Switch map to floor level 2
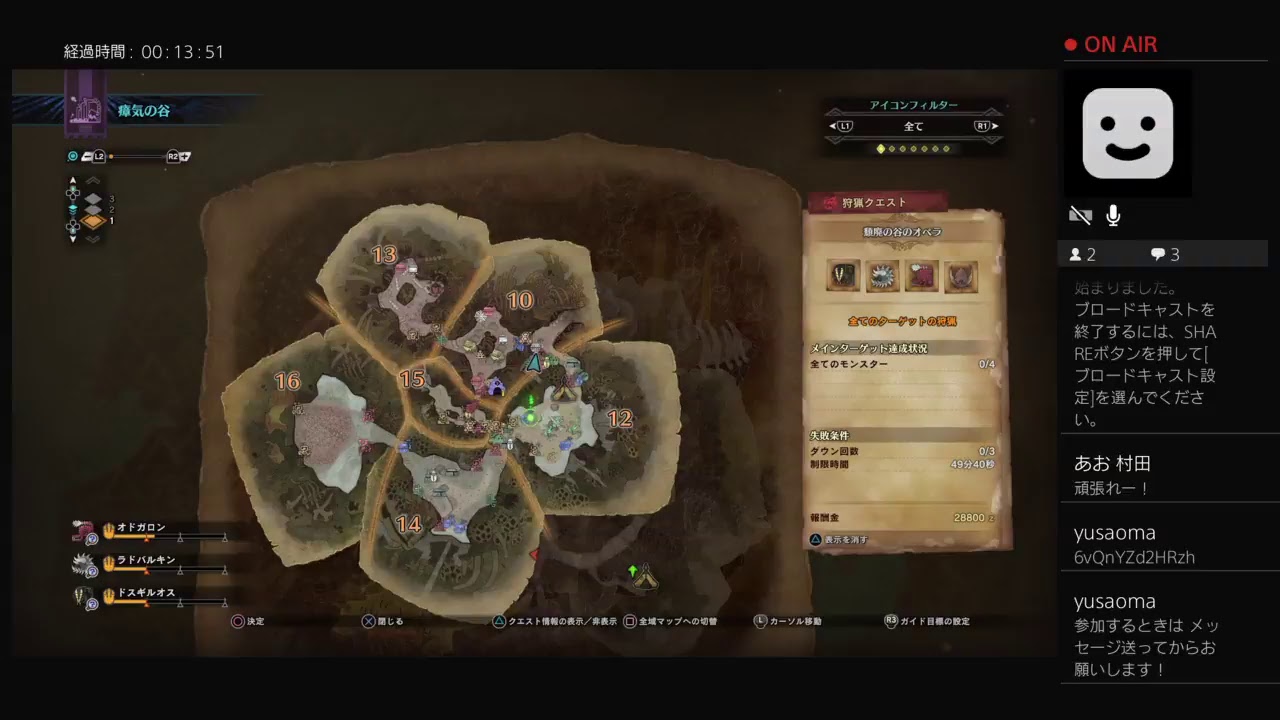The image size is (1280, 720). pyautogui.click(x=94, y=210)
